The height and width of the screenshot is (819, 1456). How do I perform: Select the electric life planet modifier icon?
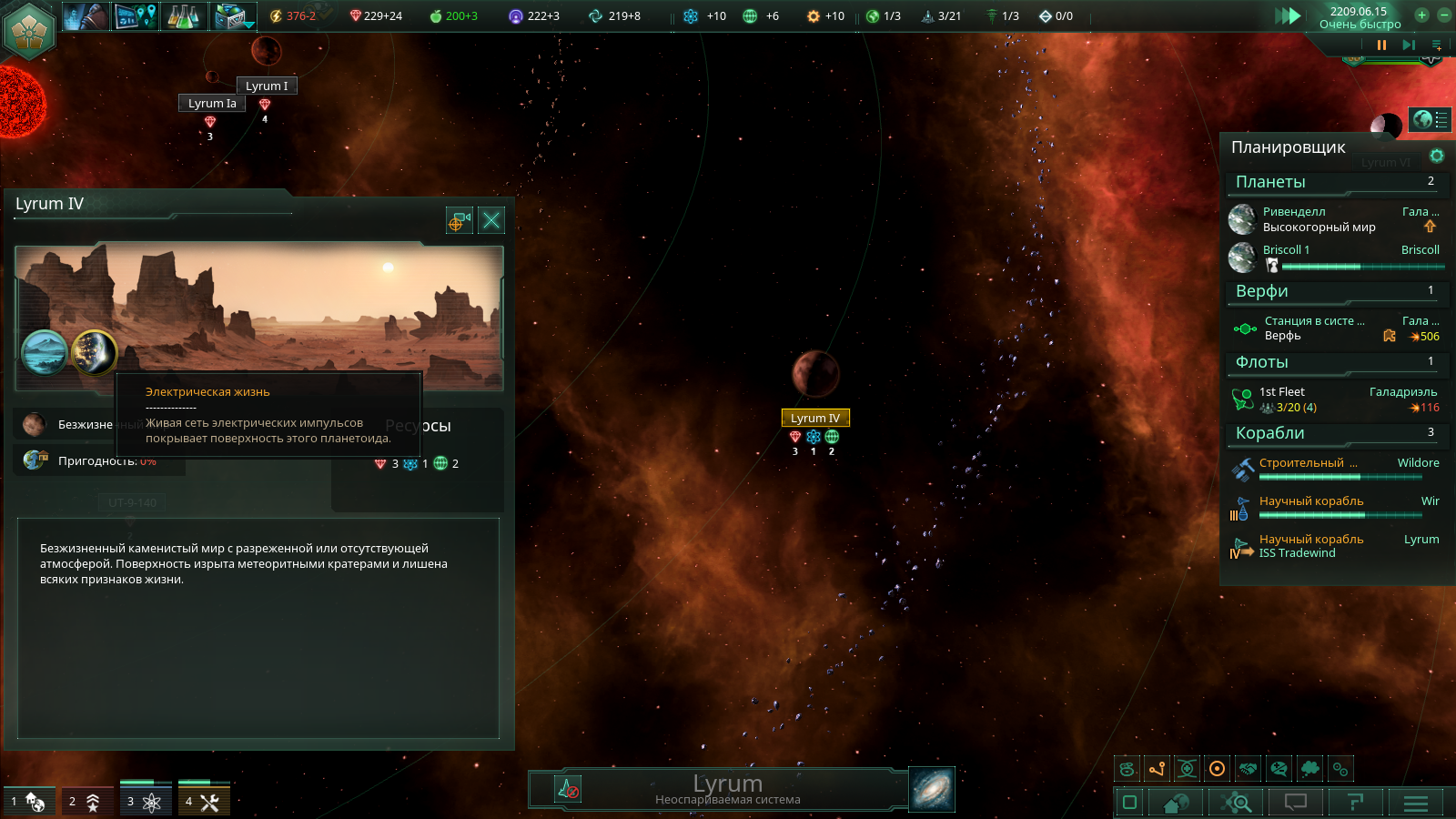click(x=94, y=352)
